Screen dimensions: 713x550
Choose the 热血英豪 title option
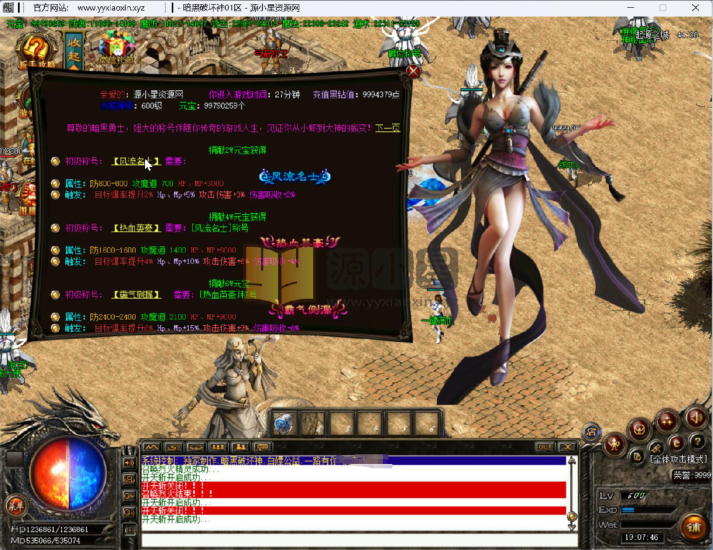click(x=137, y=226)
